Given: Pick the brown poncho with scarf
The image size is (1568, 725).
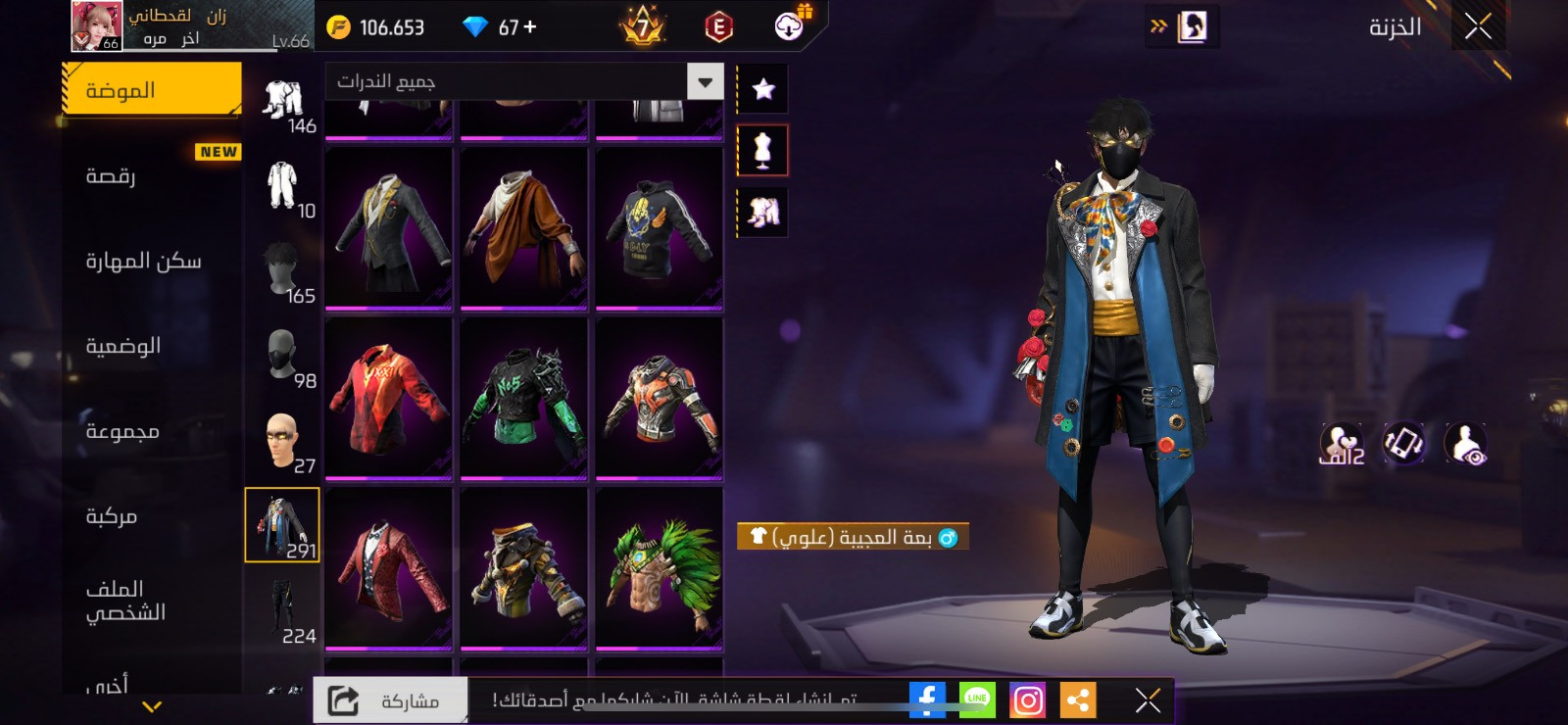Looking at the screenshot, I should (523, 227).
